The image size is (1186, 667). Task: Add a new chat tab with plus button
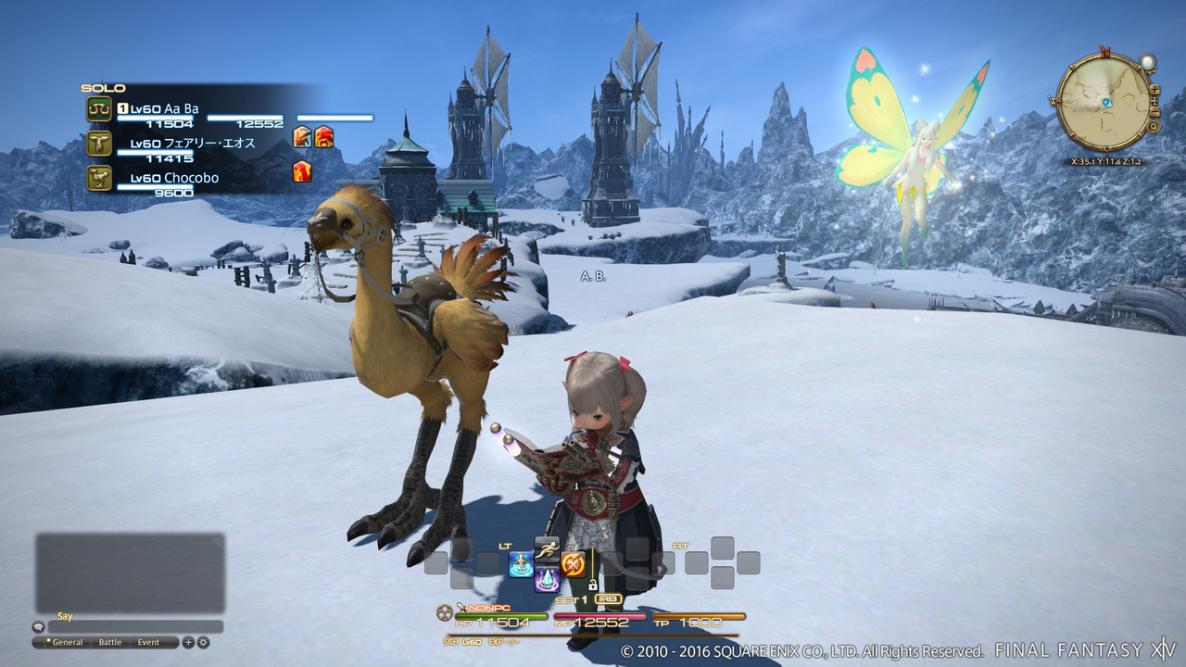click(189, 642)
